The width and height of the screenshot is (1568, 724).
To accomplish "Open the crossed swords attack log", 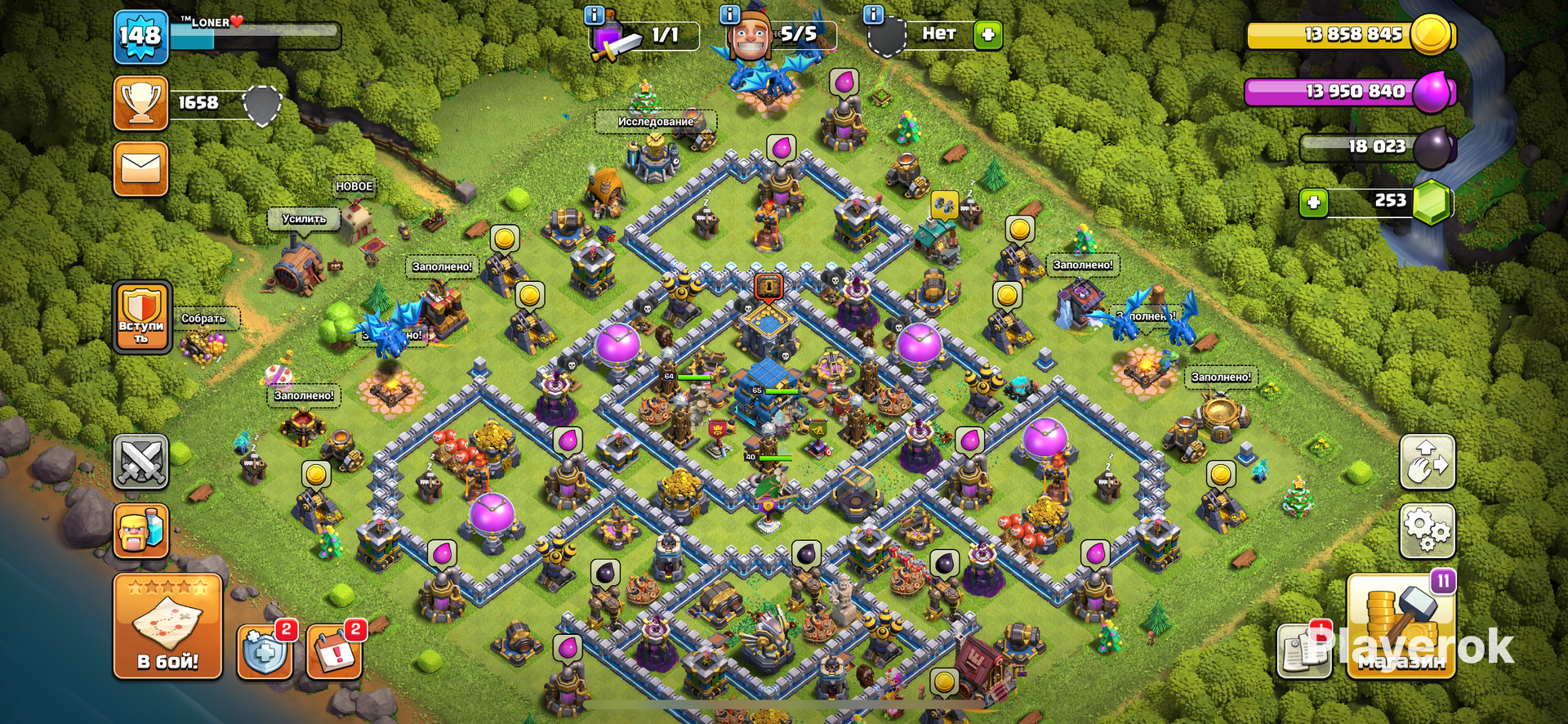I will [140, 462].
